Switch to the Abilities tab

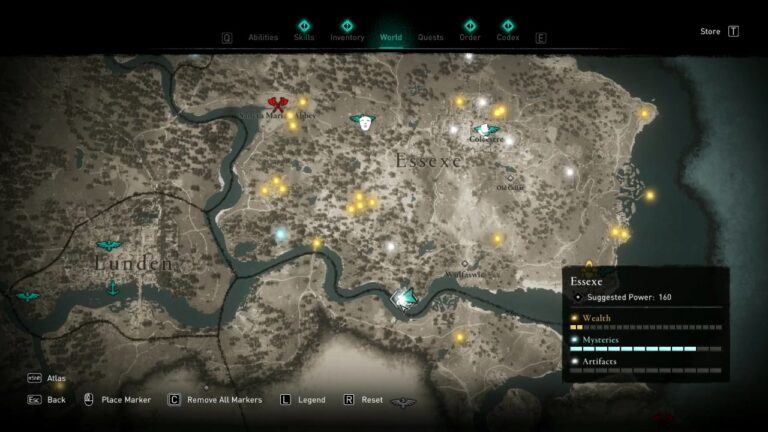click(x=262, y=38)
